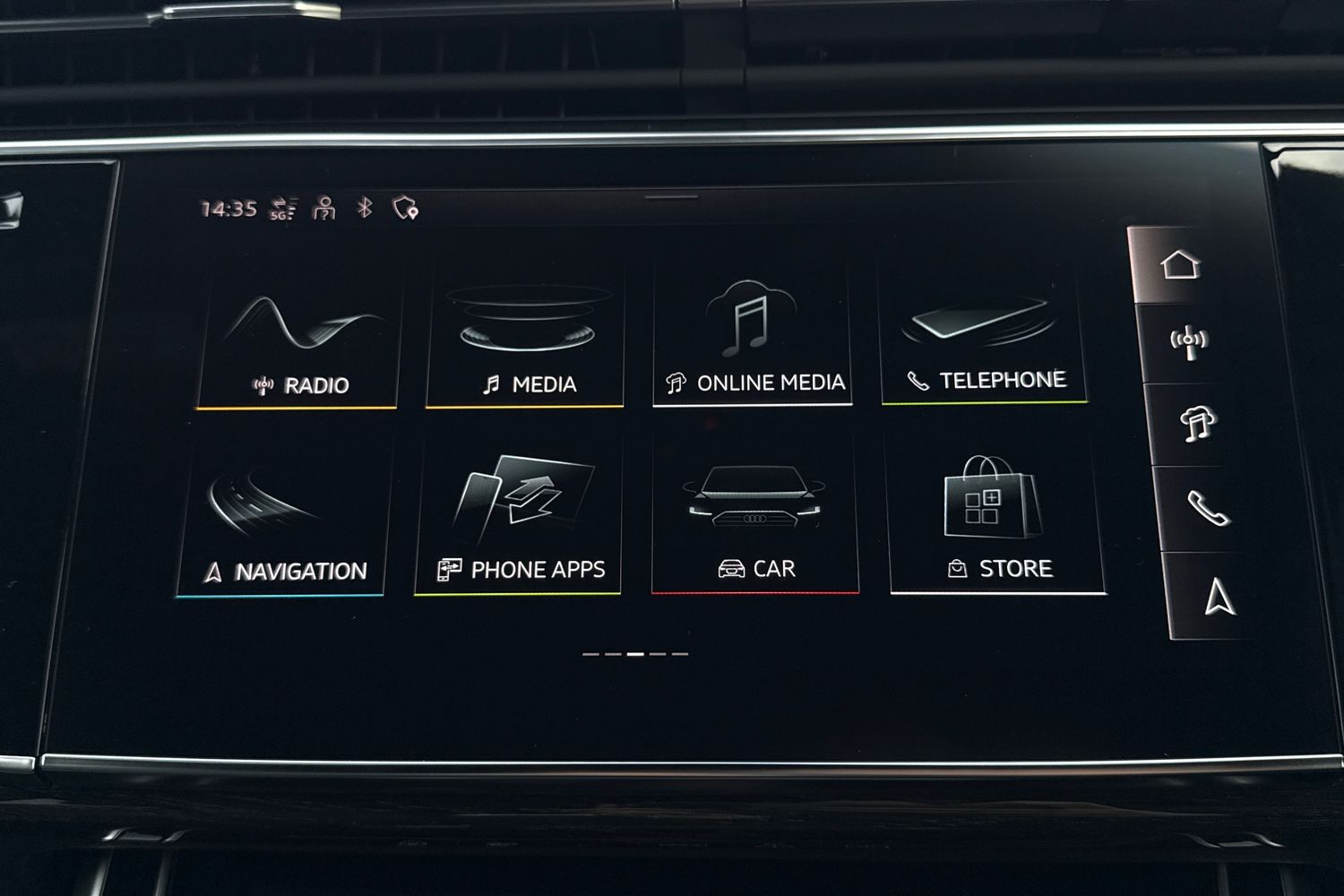The height and width of the screenshot is (896, 1344).
Task: Click the online music note sidebar shortcut
Action: (x=1197, y=424)
